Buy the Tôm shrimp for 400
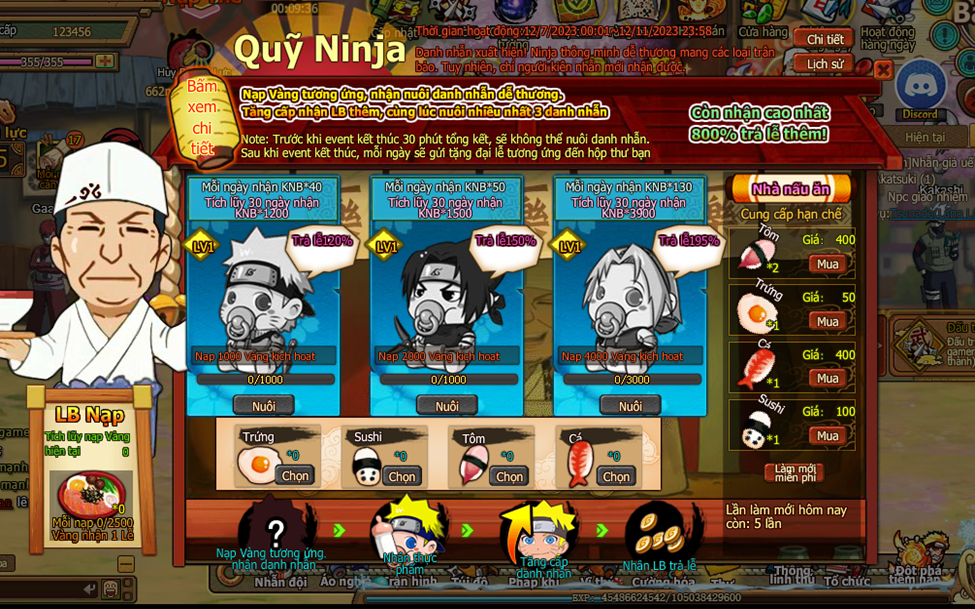This screenshot has height=609, width=975. tap(828, 264)
